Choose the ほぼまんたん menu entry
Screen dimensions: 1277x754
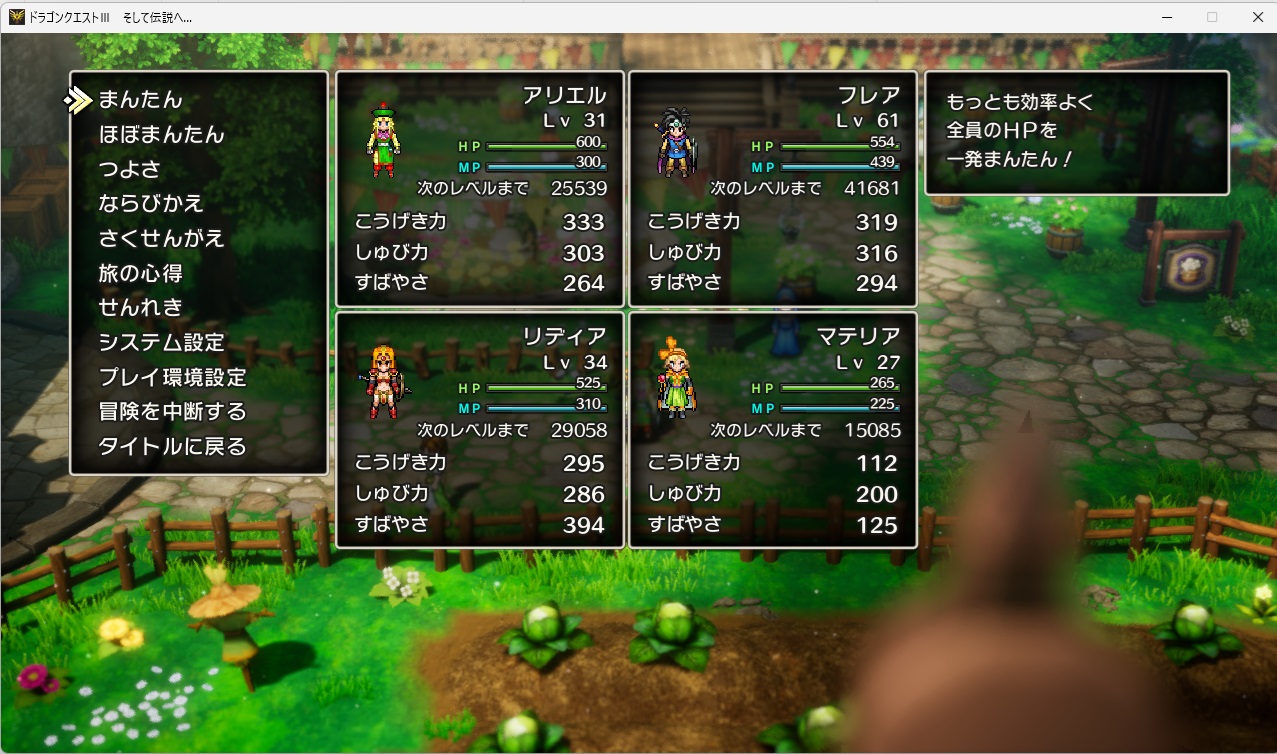pyautogui.click(x=161, y=134)
